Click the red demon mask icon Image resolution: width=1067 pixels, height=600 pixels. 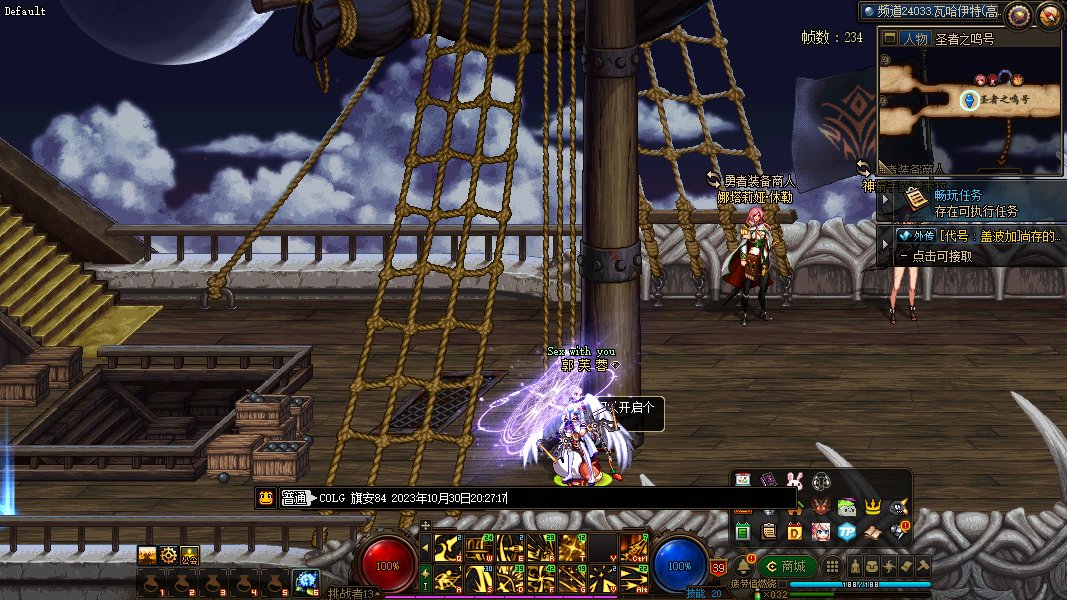pos(821,506)
